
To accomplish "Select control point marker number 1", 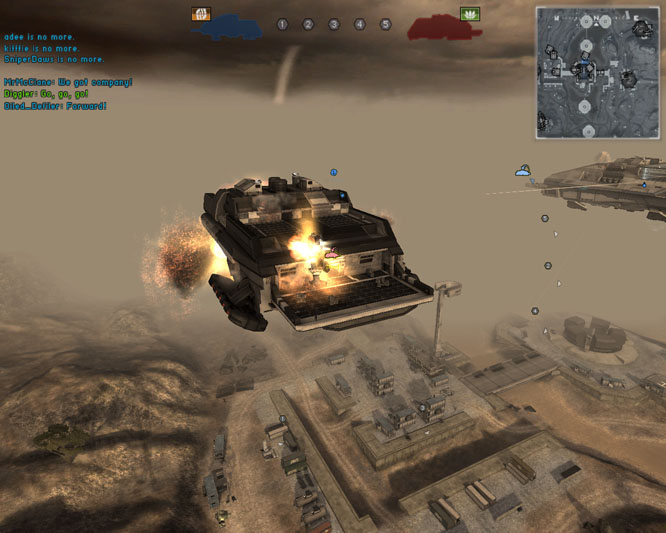I will click(x=282, y=24).
